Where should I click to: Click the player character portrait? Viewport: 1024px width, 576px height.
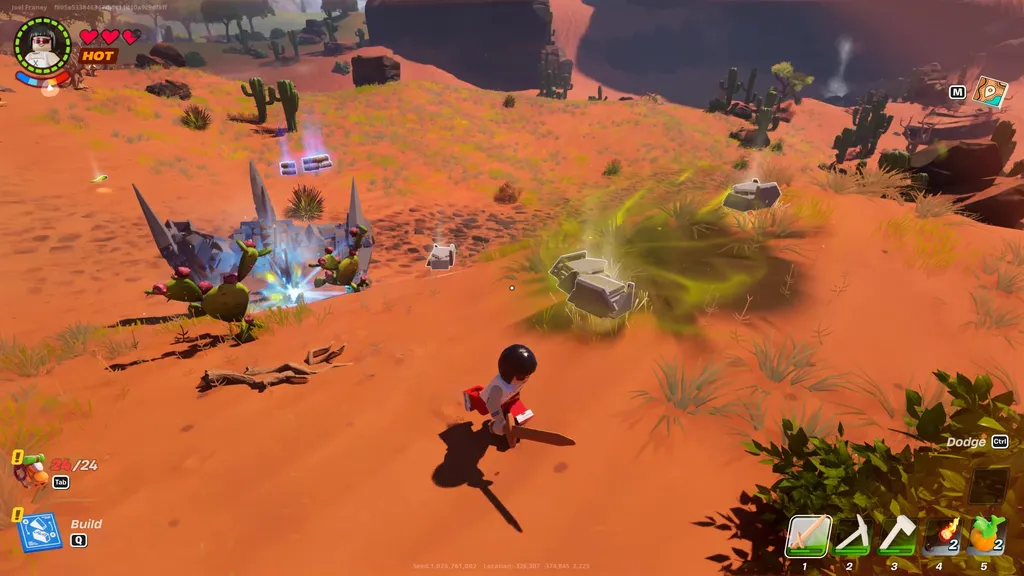click(x=43, y=46)
